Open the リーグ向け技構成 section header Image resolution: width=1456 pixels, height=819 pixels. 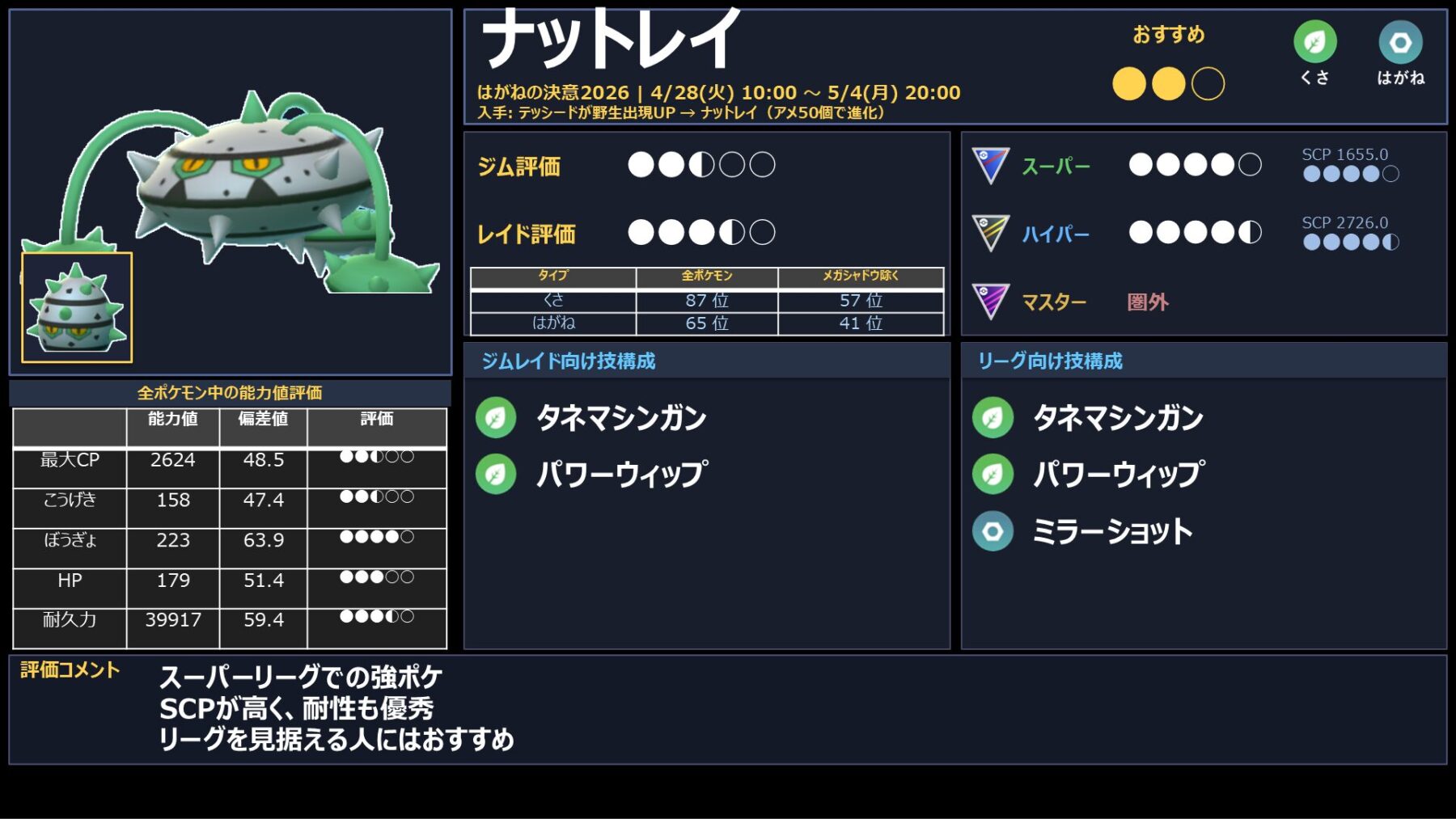1050,361
